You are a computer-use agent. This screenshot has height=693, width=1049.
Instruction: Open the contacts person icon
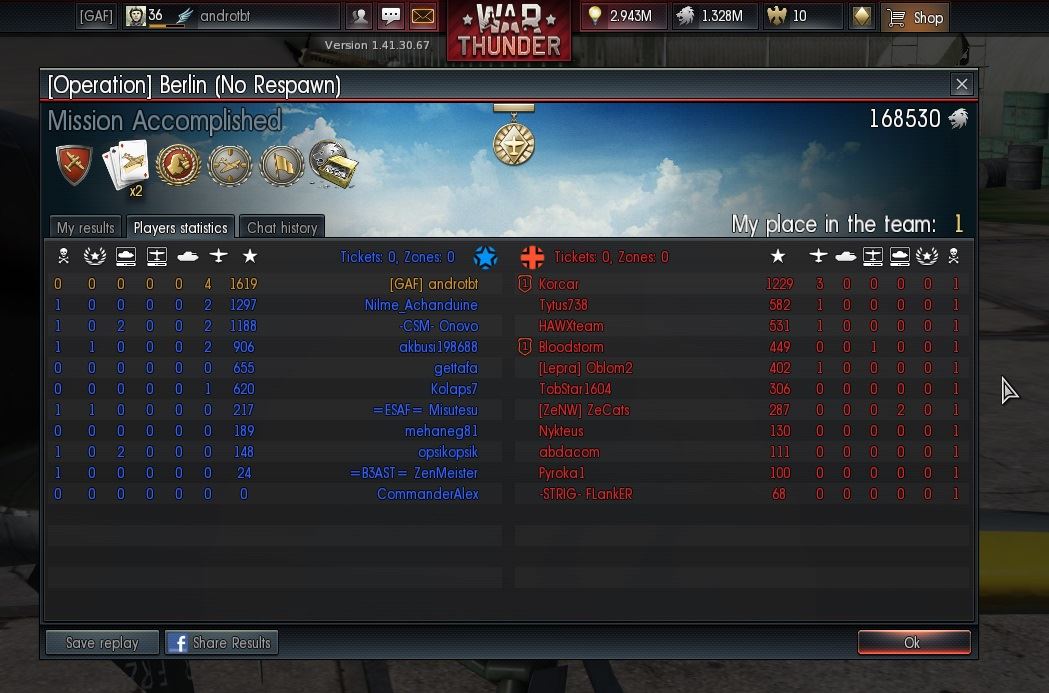[359, 17]
